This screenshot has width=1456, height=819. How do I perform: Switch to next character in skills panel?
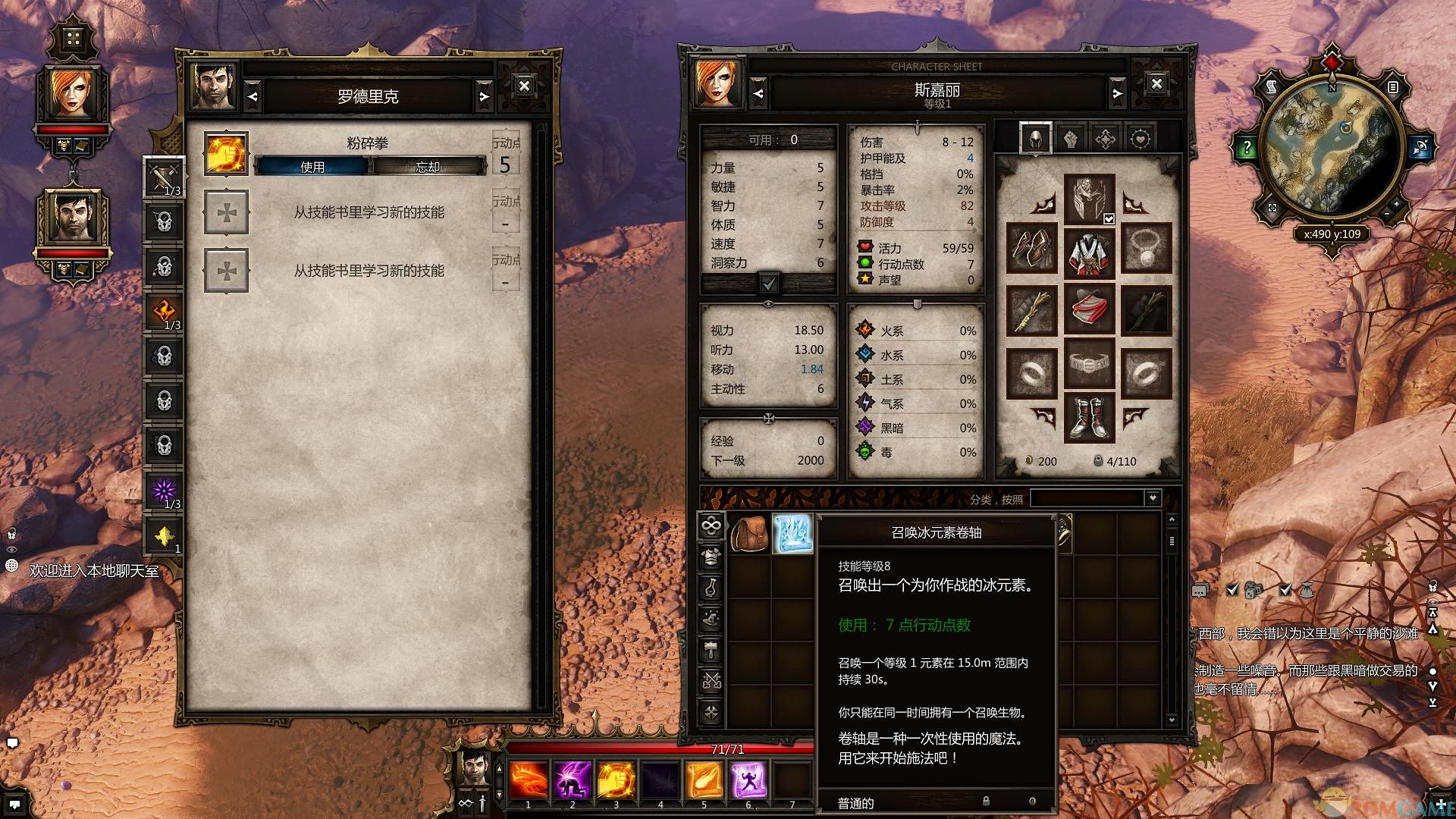tap(484, 96)
